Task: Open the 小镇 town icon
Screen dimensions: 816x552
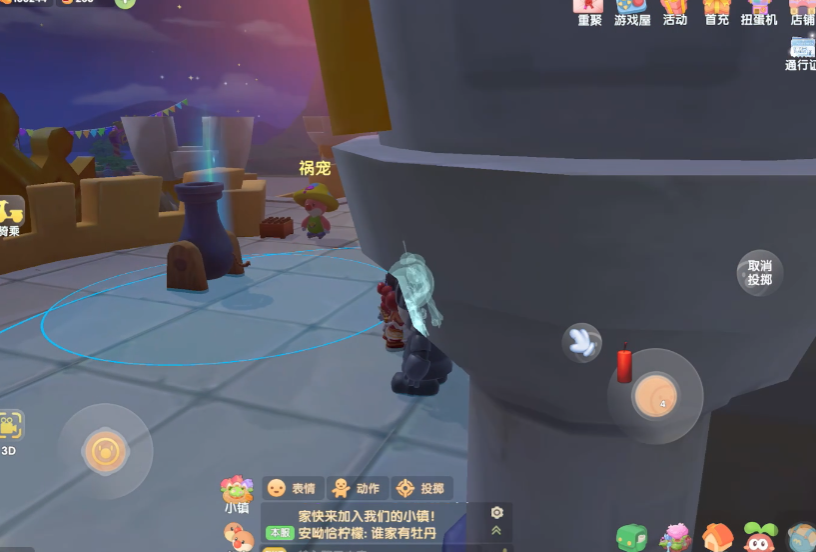Action: click(x=237, y=493)
